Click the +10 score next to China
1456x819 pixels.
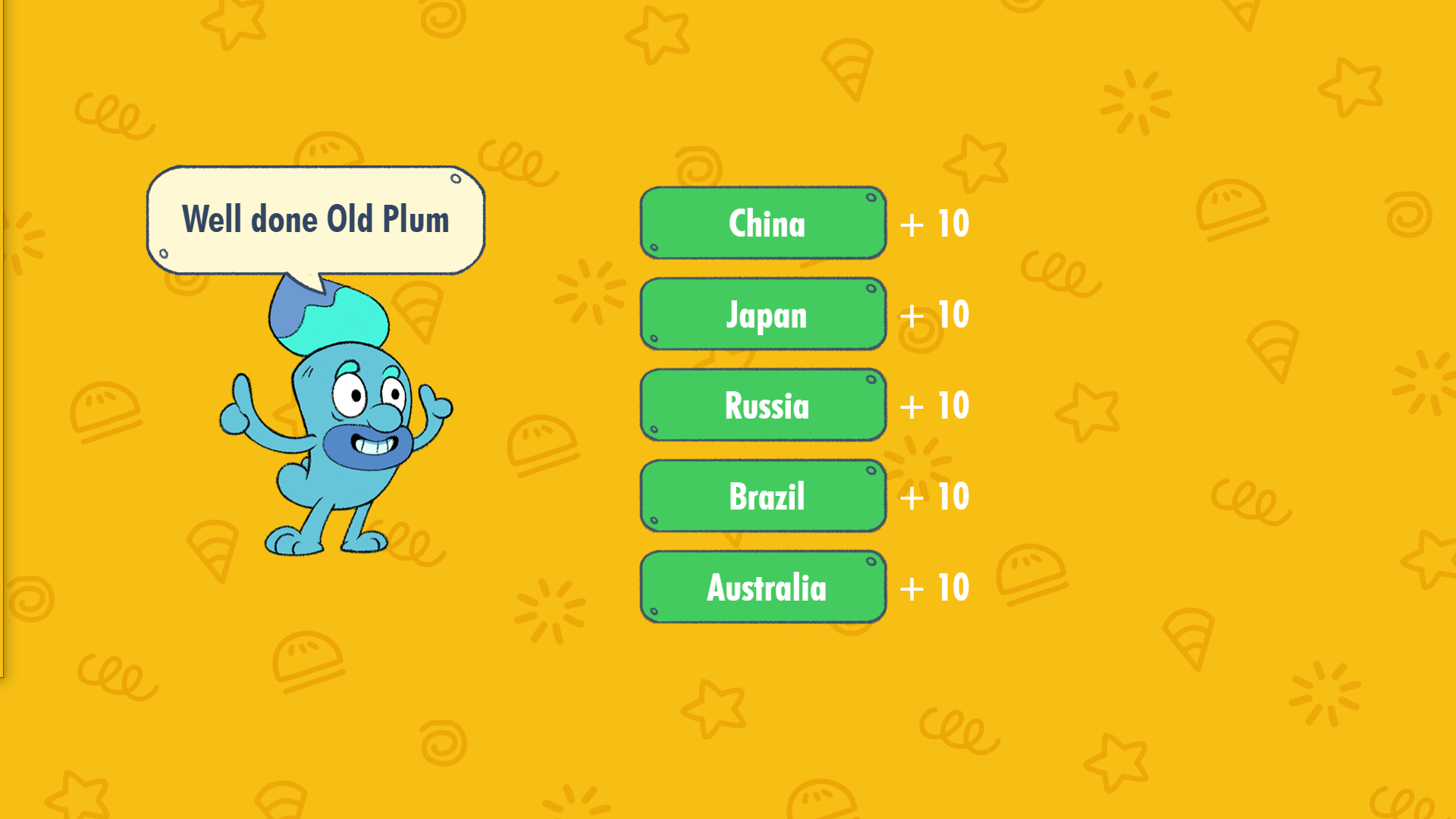[933, 223]
